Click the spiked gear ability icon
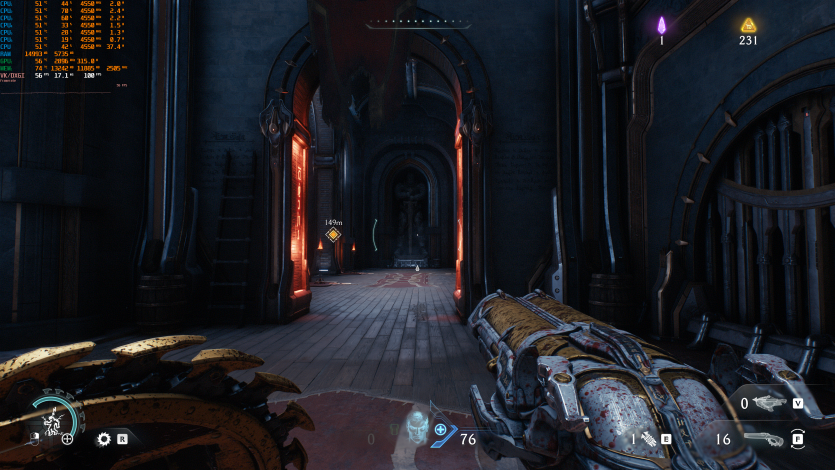Viewport: 835px width, 470px height. click(103, 438)
